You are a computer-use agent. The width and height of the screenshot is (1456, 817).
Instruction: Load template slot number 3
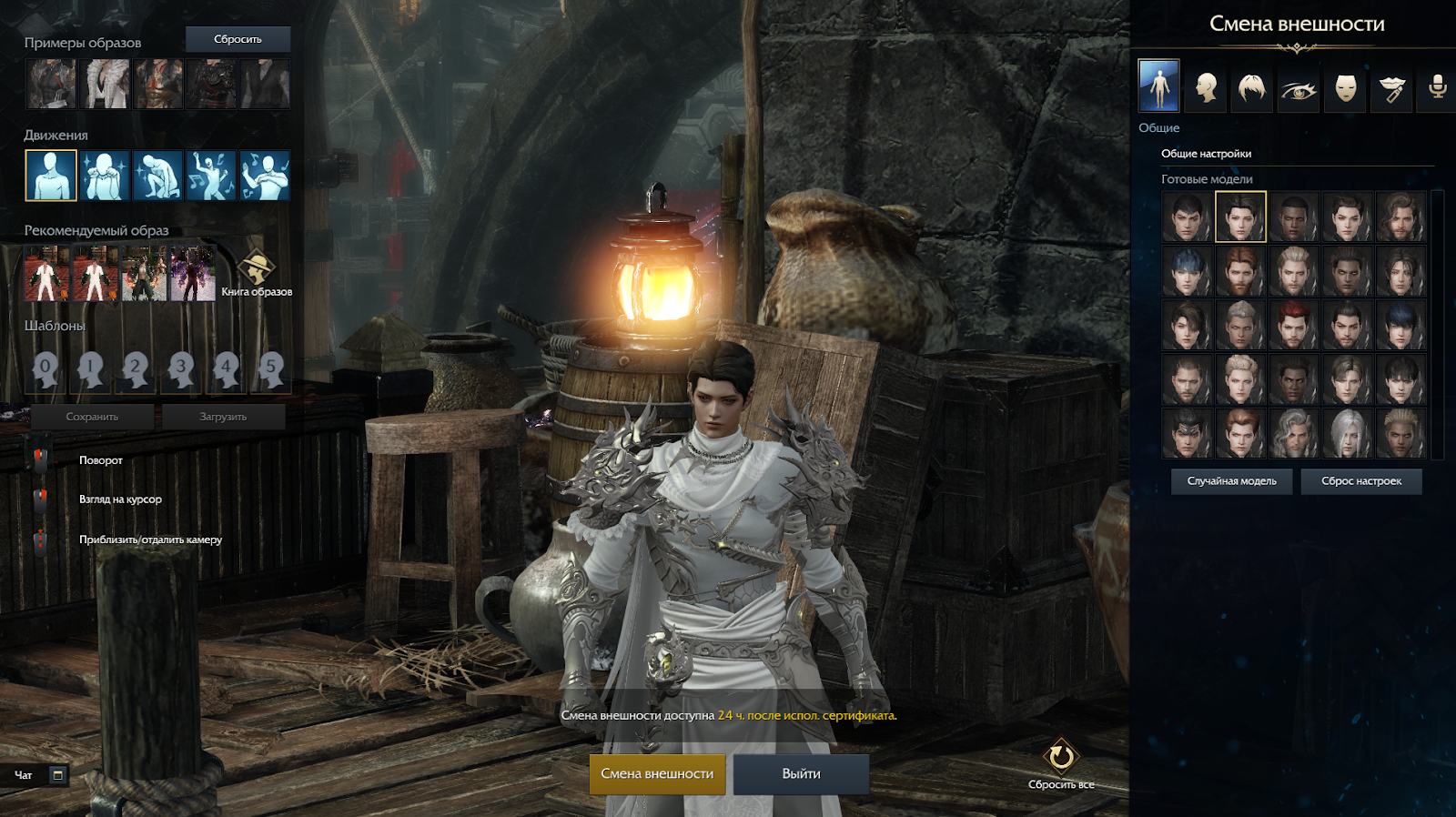click(x=181, y=368)
